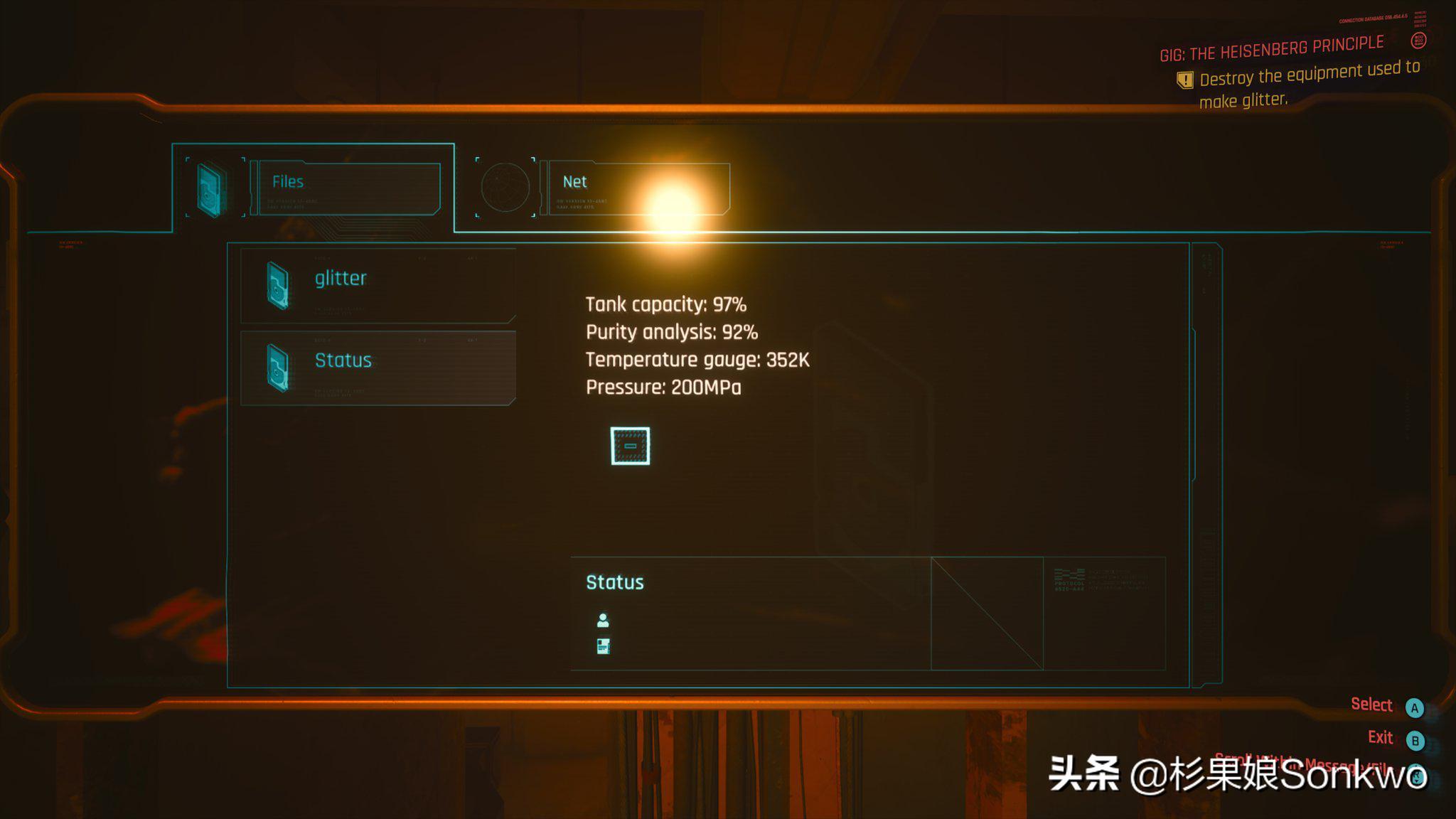Click the person icon in the Status section
Image resolution: width=1456 pixels, height=819 pixels.
[x=604, y=620]
